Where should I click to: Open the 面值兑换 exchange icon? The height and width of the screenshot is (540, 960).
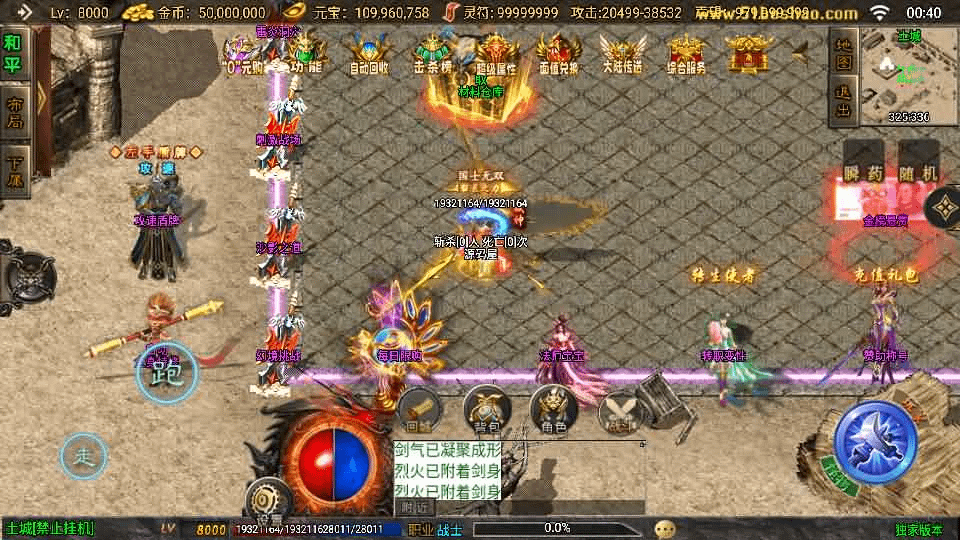pyautogui.click(x=557, y=53)
